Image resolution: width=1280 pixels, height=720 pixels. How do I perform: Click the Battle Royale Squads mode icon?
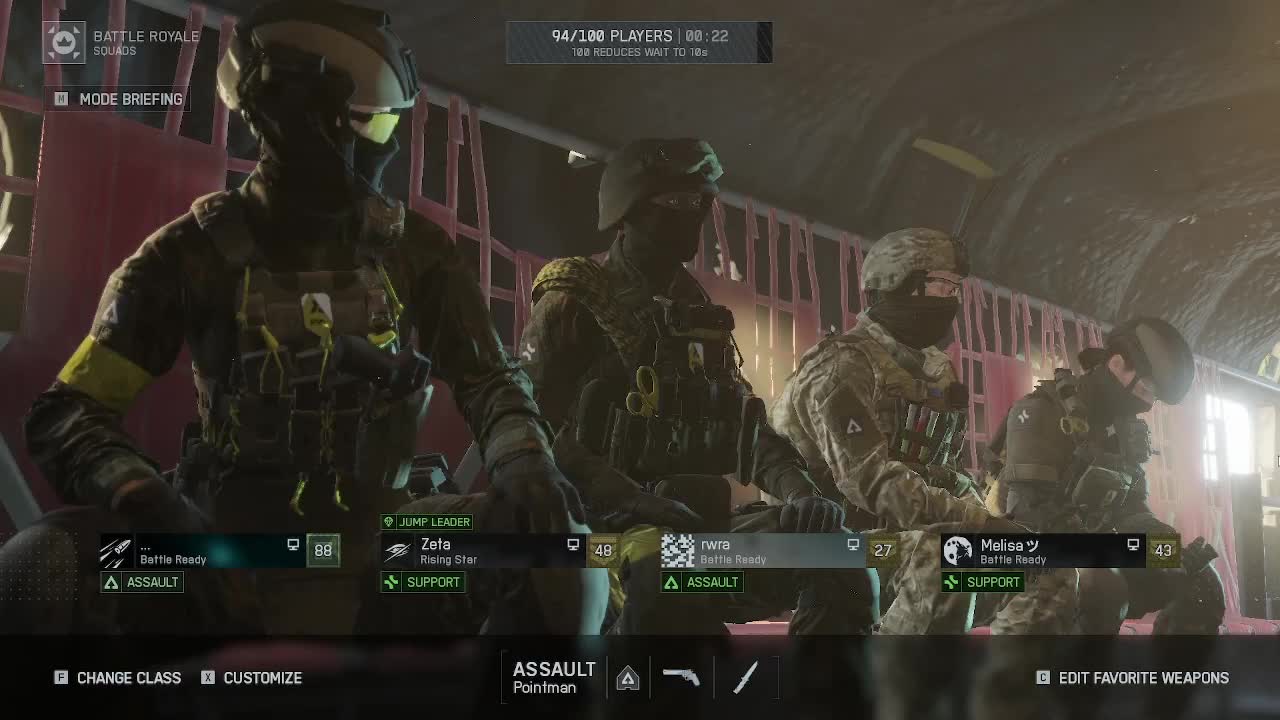click(64, 43)
